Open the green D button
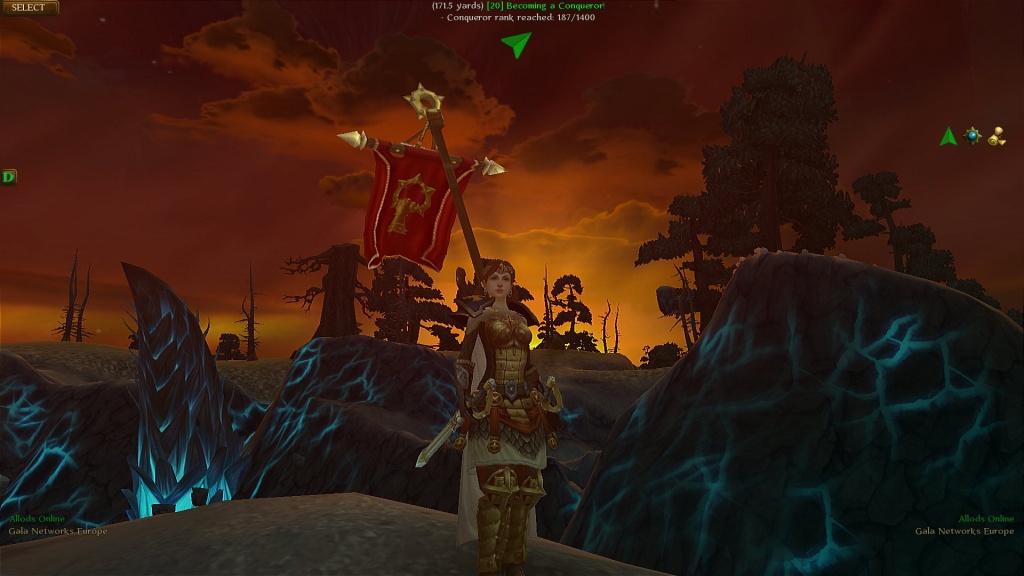The image size is (1024, 576). pos(9,177)
